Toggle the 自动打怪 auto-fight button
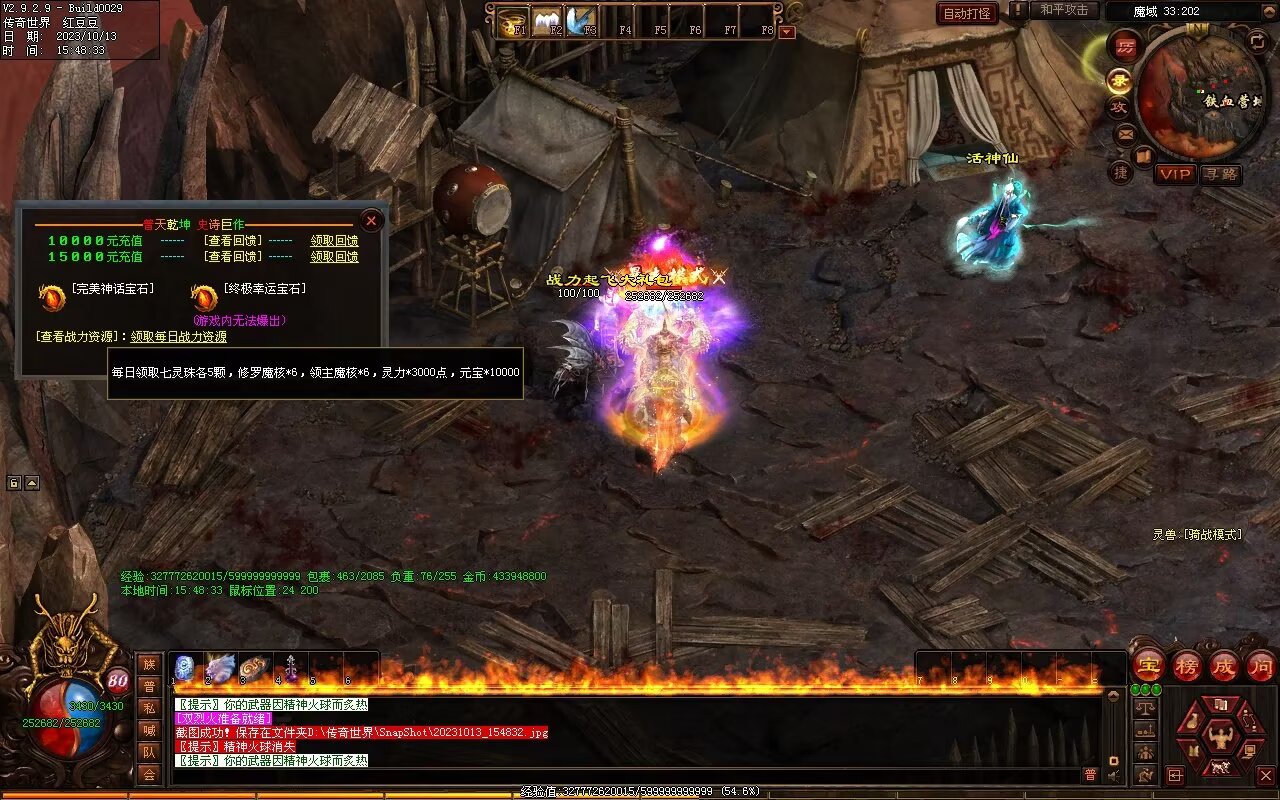This screenshot has width=1280, height=800. pos(967,13)
